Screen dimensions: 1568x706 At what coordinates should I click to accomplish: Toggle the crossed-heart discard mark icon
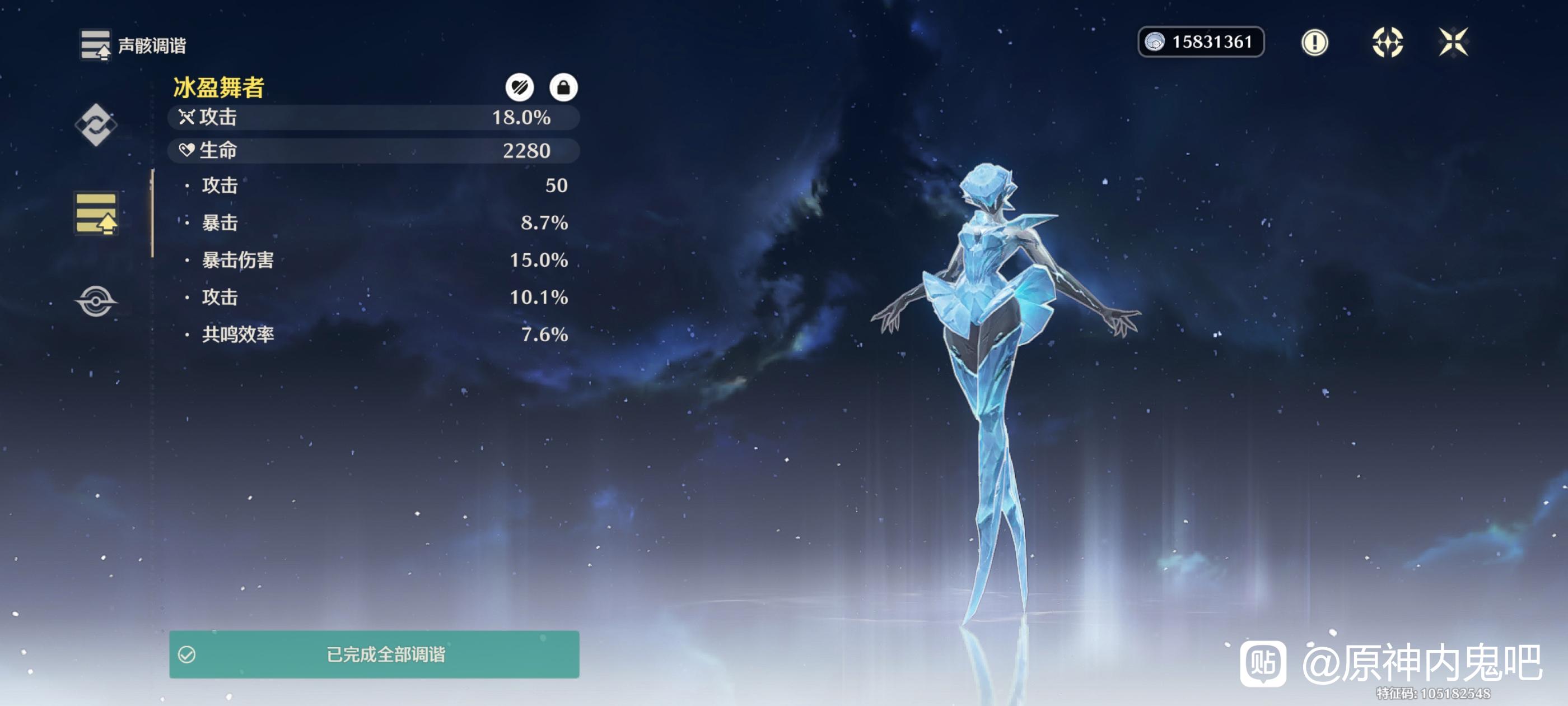click(519, 88)
